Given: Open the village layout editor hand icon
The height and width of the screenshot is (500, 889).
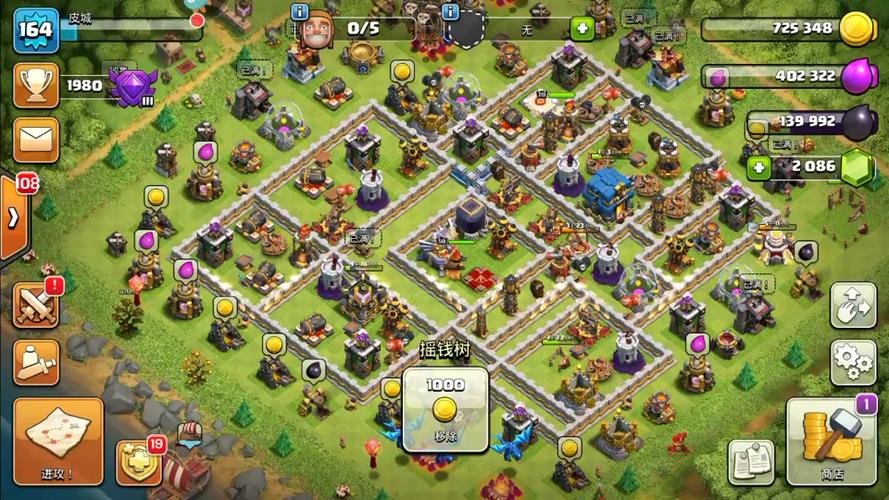Looking at the screenshot, I should [x=853, y=304].
